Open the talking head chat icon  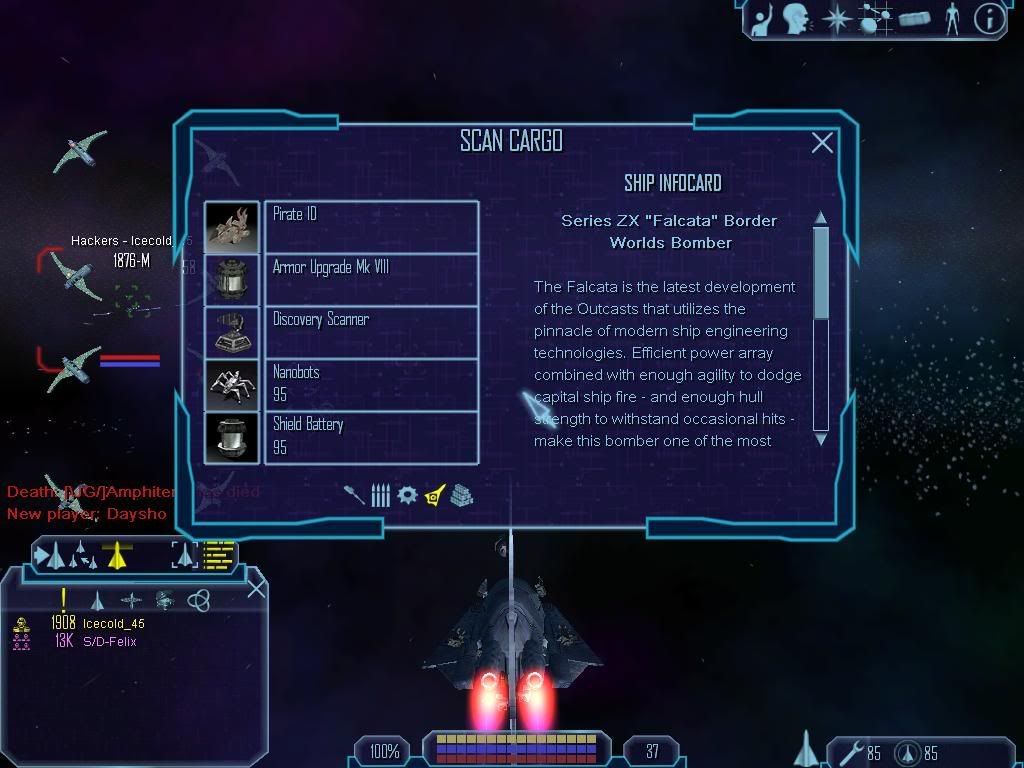coord(796,18)
